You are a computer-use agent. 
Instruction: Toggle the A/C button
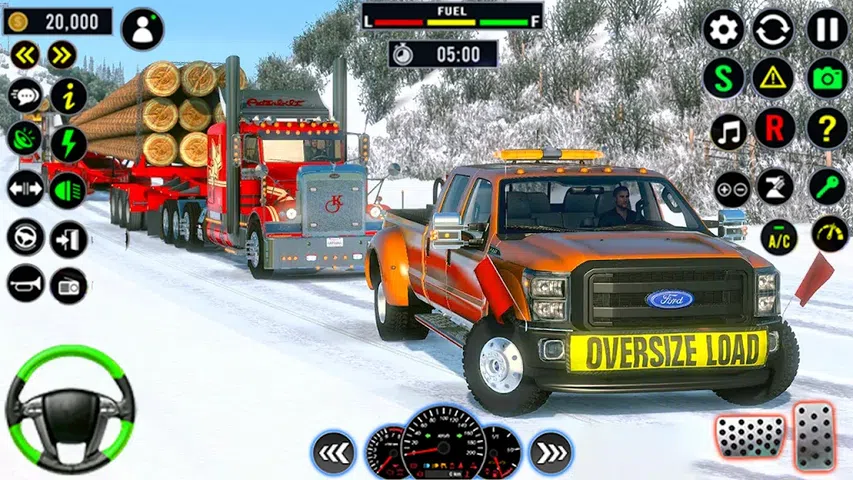point(779,237)
